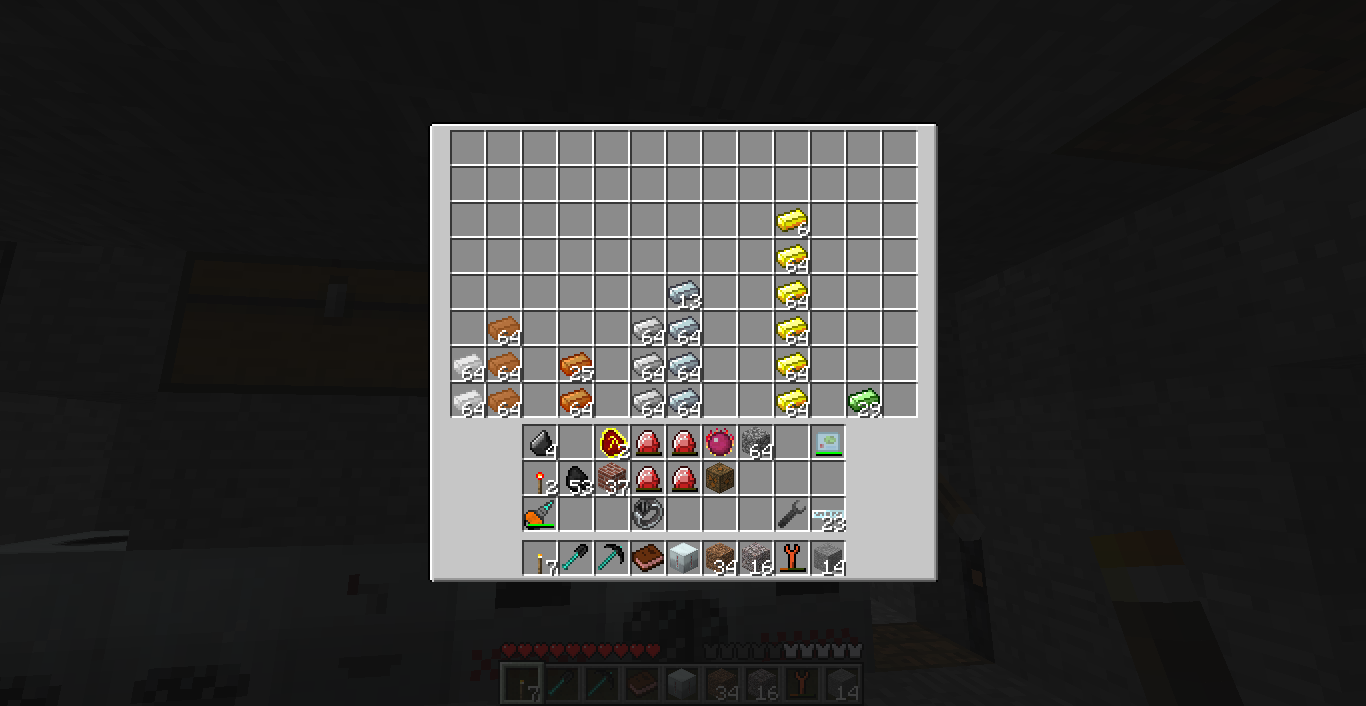This screenshot has width=1366, height=706.
Task: Pick up the mining drill tool
Action: pyautogui.click(x=540, y=514)
